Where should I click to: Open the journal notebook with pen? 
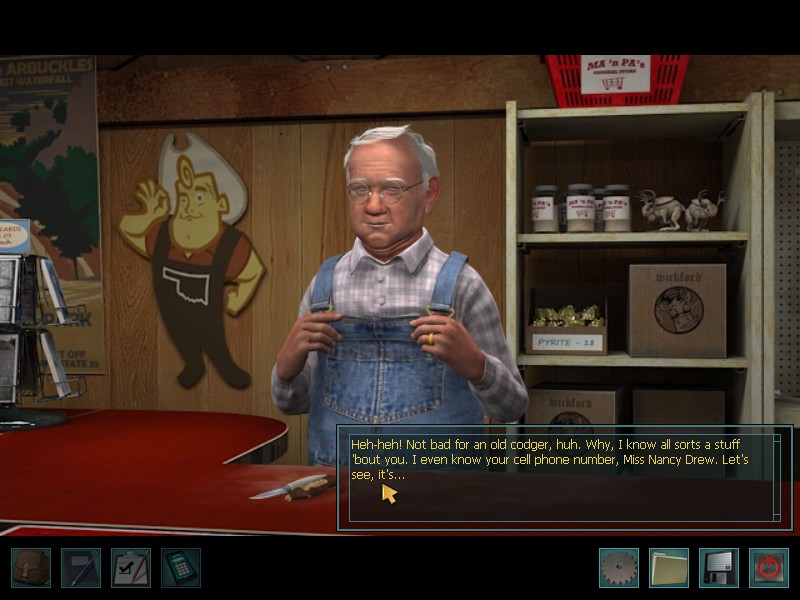coord(81,568)
